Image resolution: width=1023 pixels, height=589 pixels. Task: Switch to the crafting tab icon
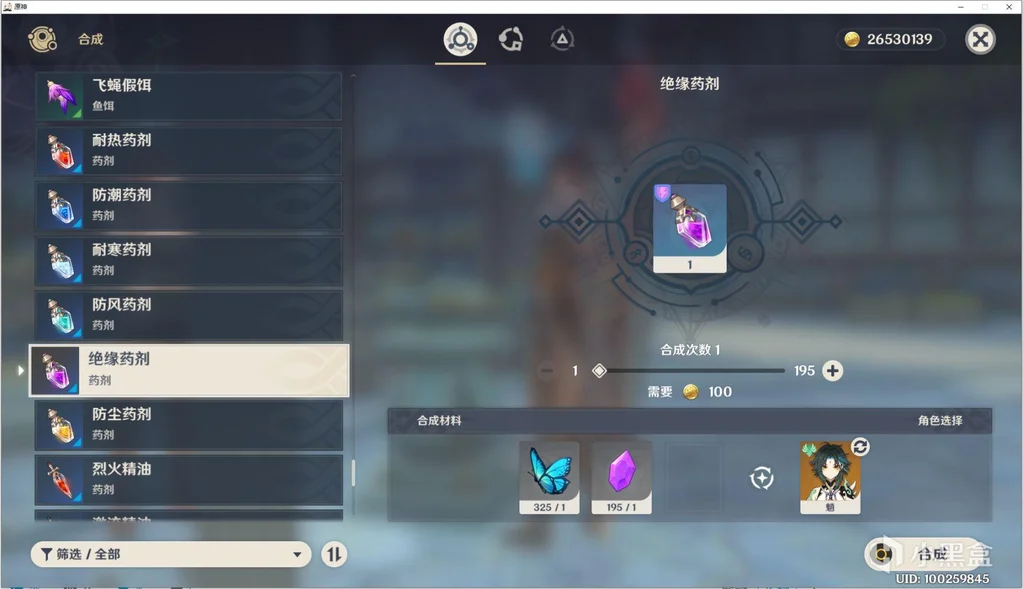[460, 40]
